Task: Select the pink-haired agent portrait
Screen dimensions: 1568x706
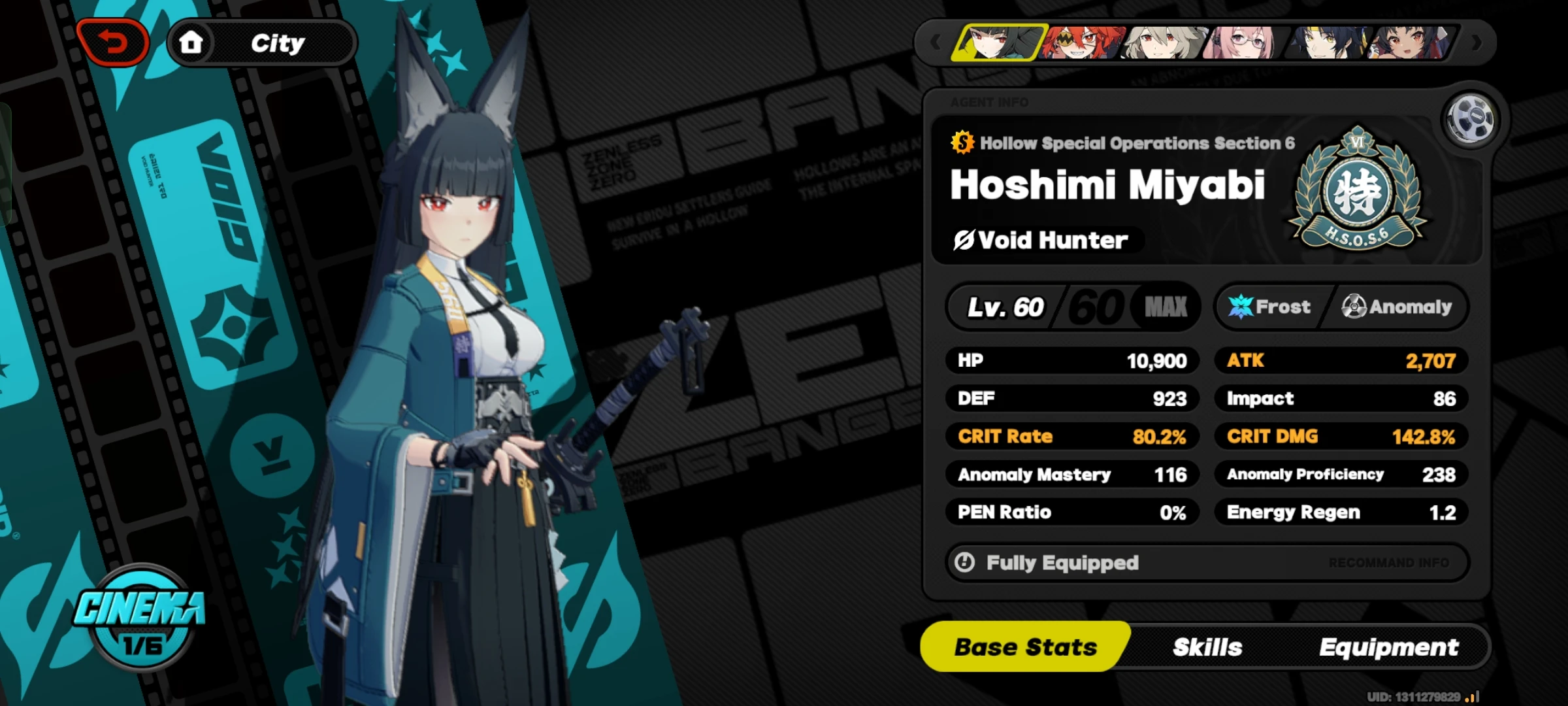Action: [x=1241, y=41]
